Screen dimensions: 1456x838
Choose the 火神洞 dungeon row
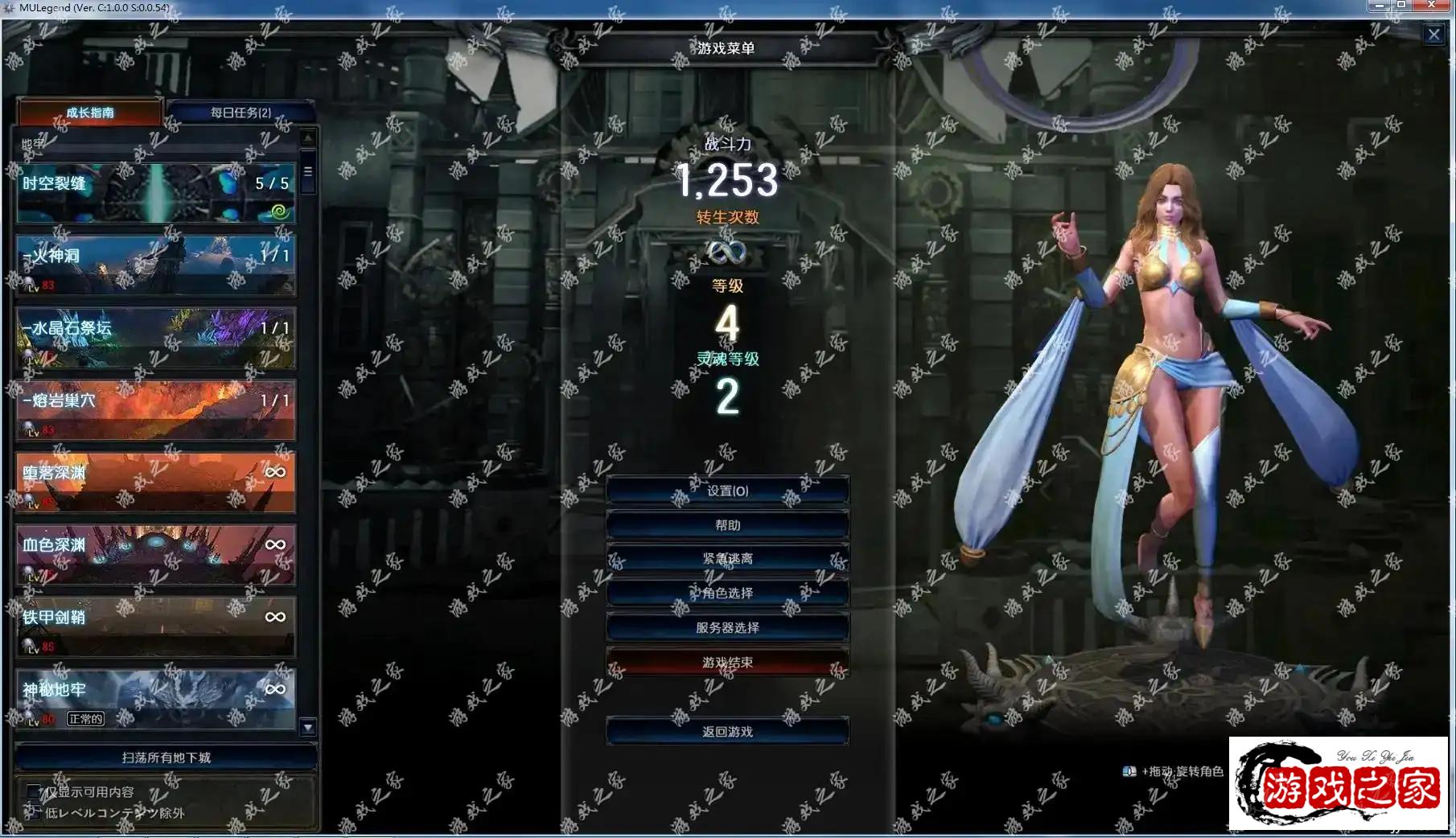(155, 265)
